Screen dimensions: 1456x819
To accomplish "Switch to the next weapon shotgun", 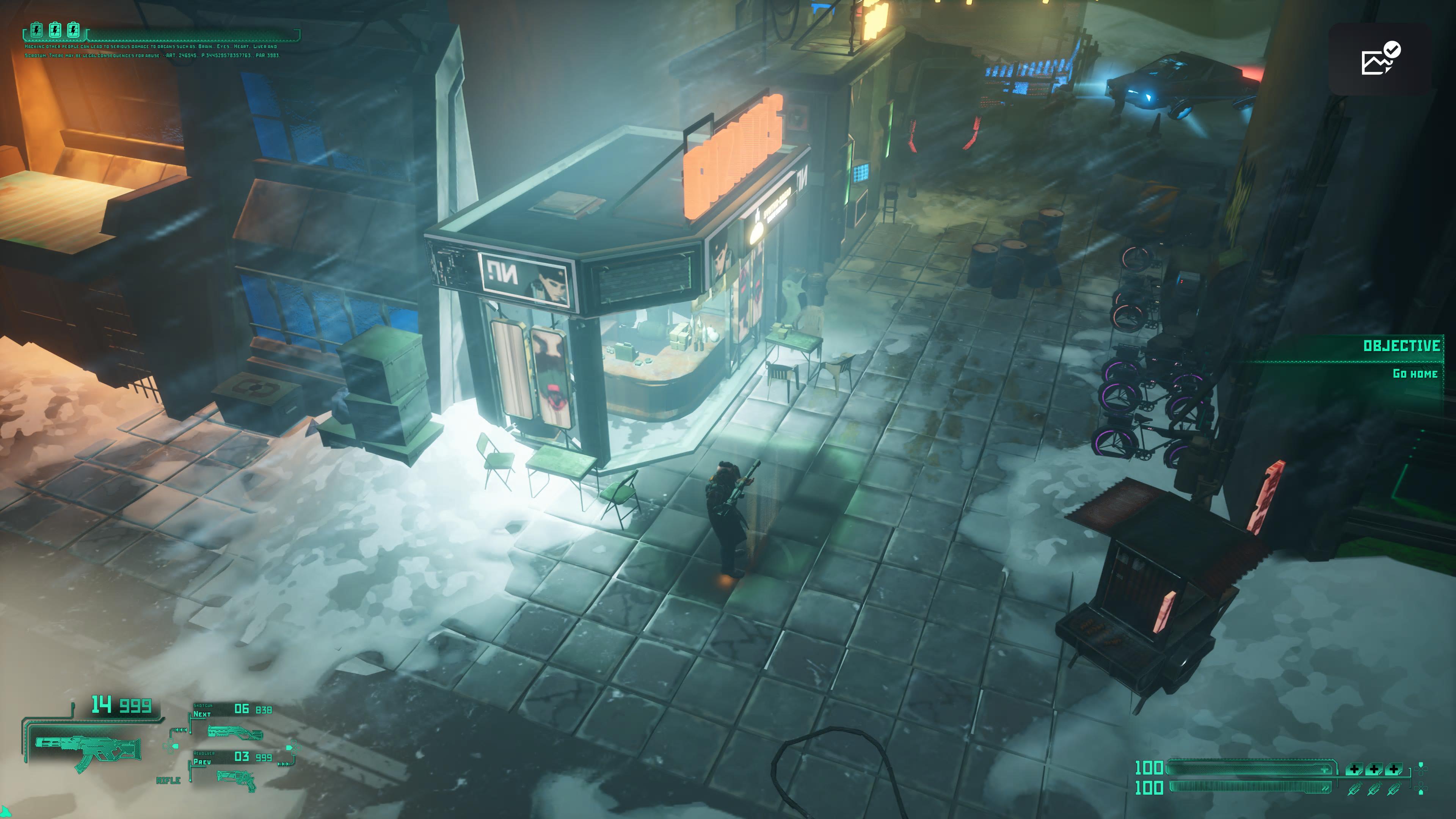I will point(235,733).
